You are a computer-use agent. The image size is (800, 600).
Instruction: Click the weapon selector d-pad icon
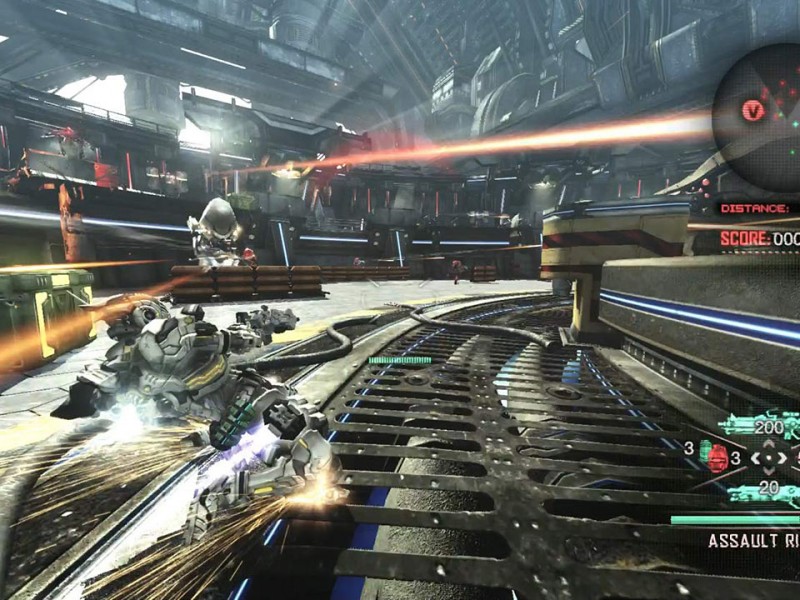point(768,459)
